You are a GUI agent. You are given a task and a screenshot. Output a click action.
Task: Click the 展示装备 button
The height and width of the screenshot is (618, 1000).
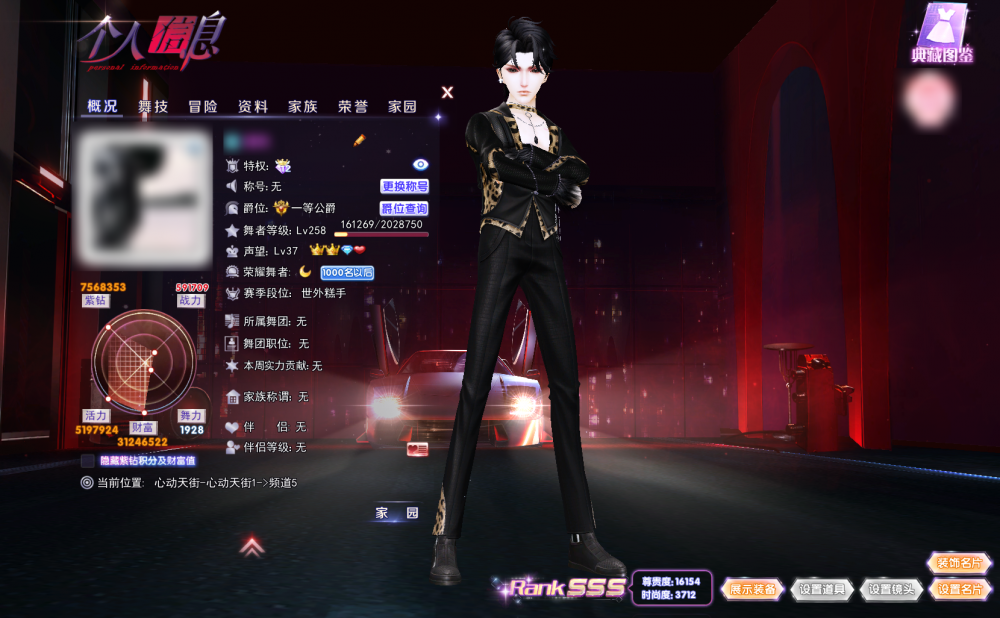point(752,589)
